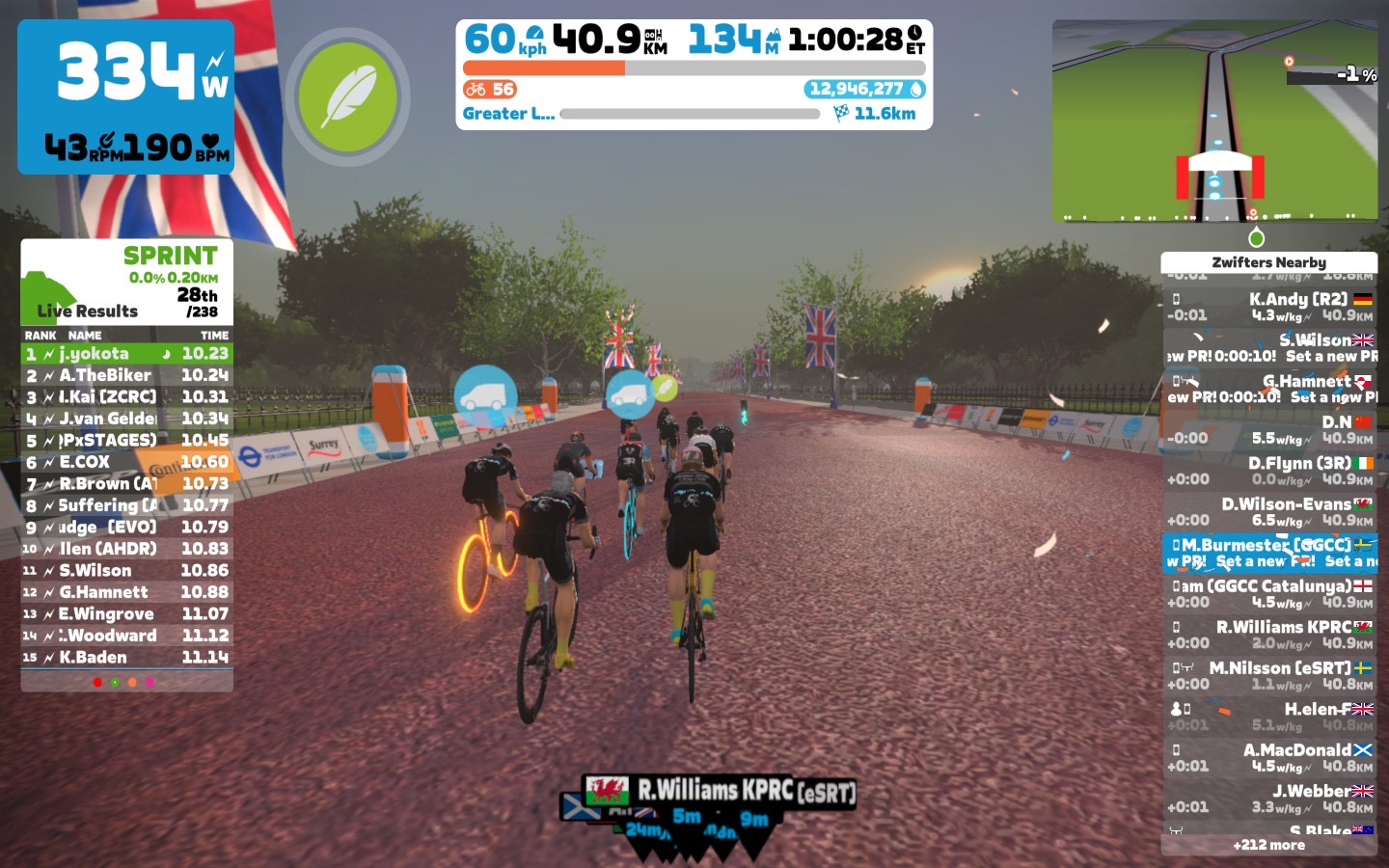Select A.MacDonald in the riders list
This screenshot has width=1389, height=868.
(1268, 757)
